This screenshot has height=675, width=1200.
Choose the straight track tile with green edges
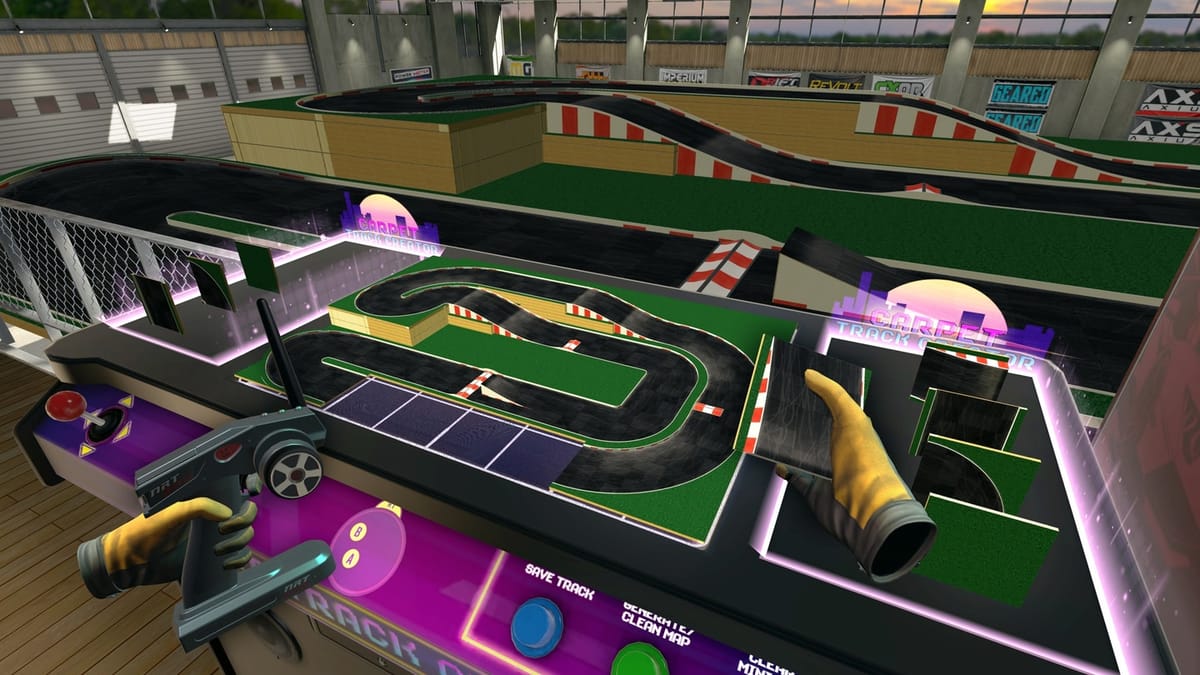click(x=967, y=421)
